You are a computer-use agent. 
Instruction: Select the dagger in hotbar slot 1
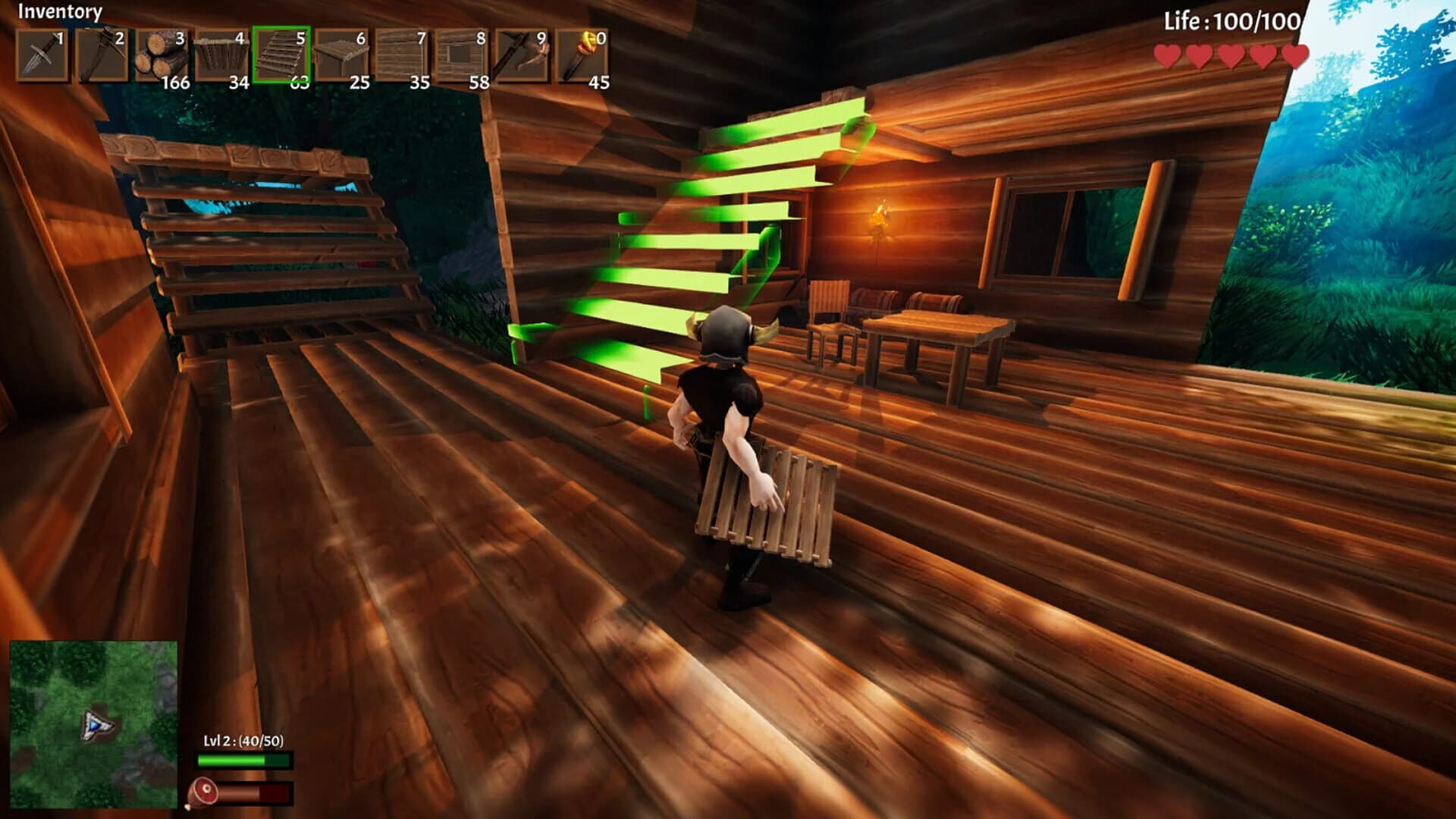tap(42, 53)
